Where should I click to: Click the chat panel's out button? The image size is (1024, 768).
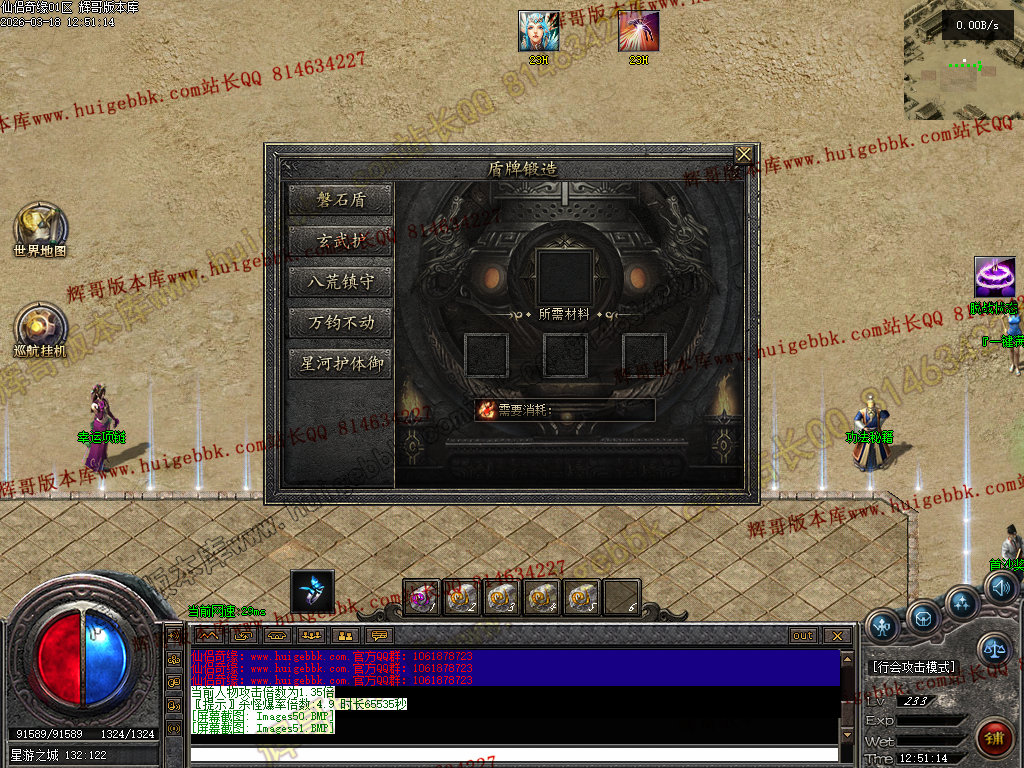pos(802,636)
